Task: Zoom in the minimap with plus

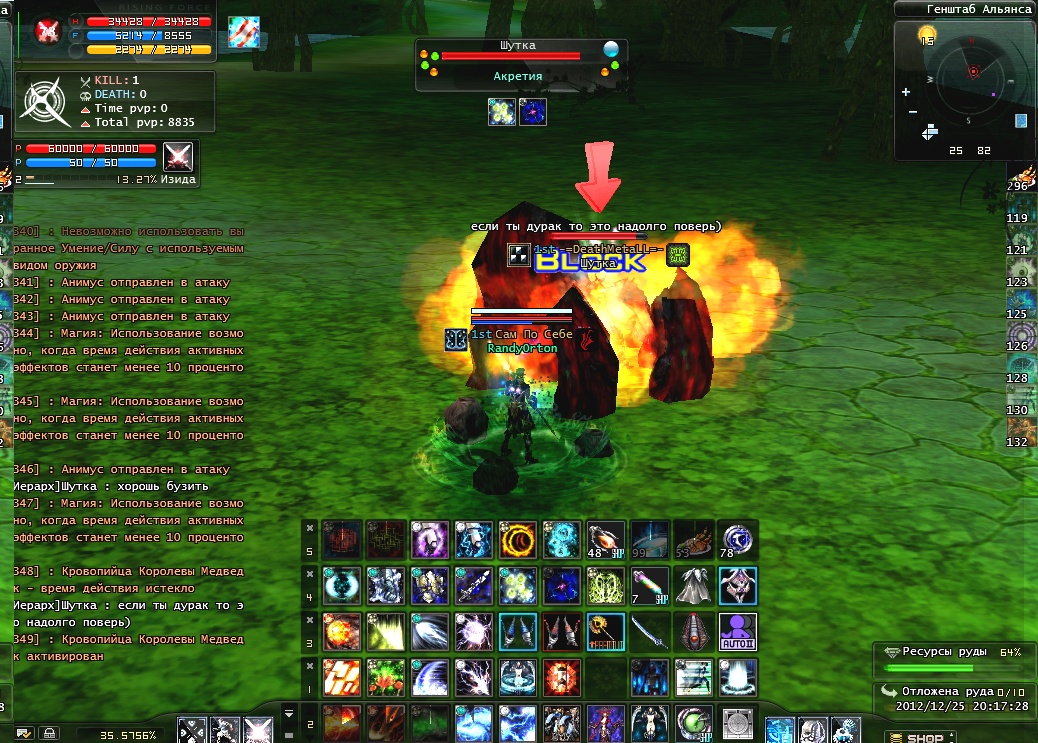Action: (x=906, y=92)
